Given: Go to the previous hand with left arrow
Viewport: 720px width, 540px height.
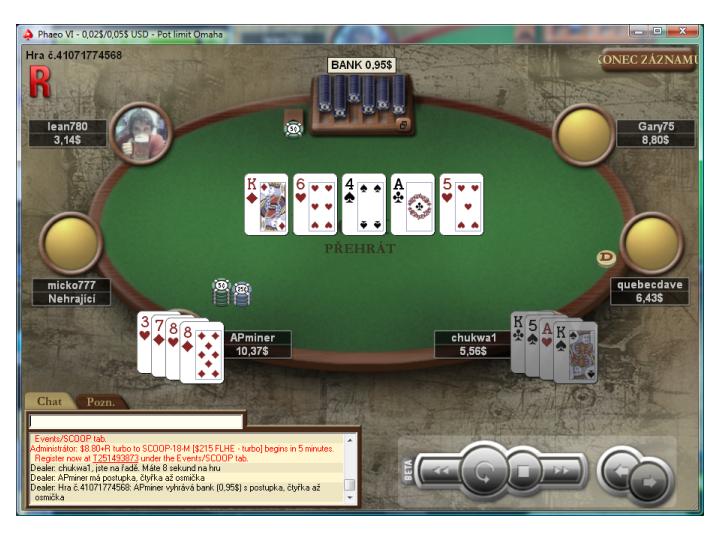Looking at the screenshot, I should 620,468.
